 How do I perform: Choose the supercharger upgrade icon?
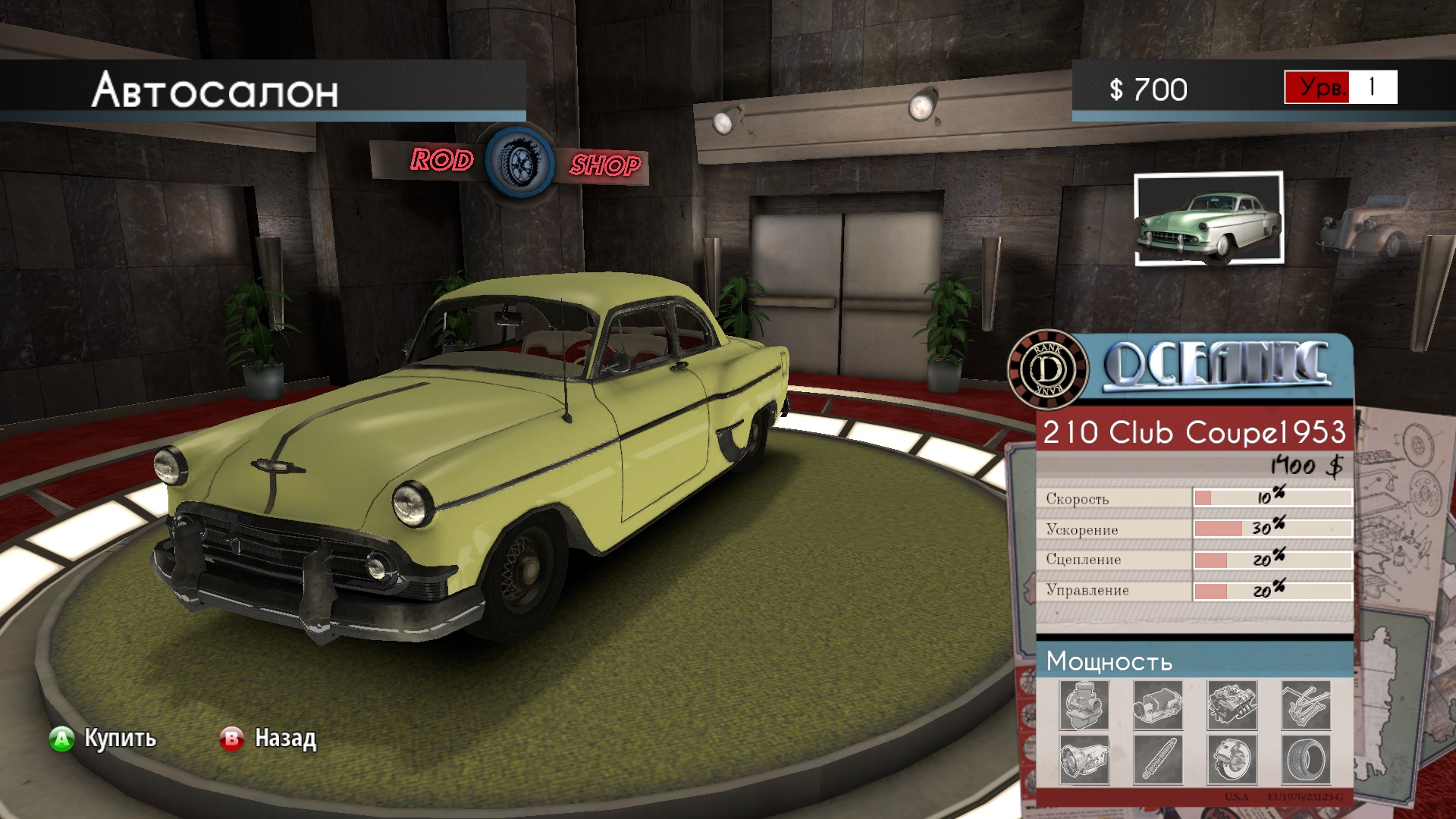click(1158, 704)
